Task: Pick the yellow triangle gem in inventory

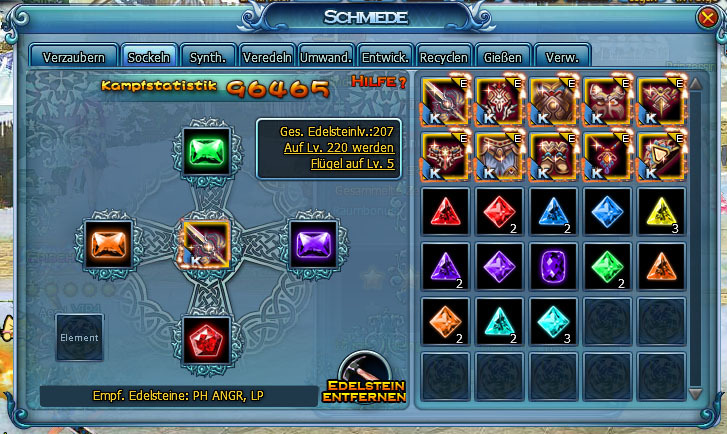Action: tap(661, 212)
